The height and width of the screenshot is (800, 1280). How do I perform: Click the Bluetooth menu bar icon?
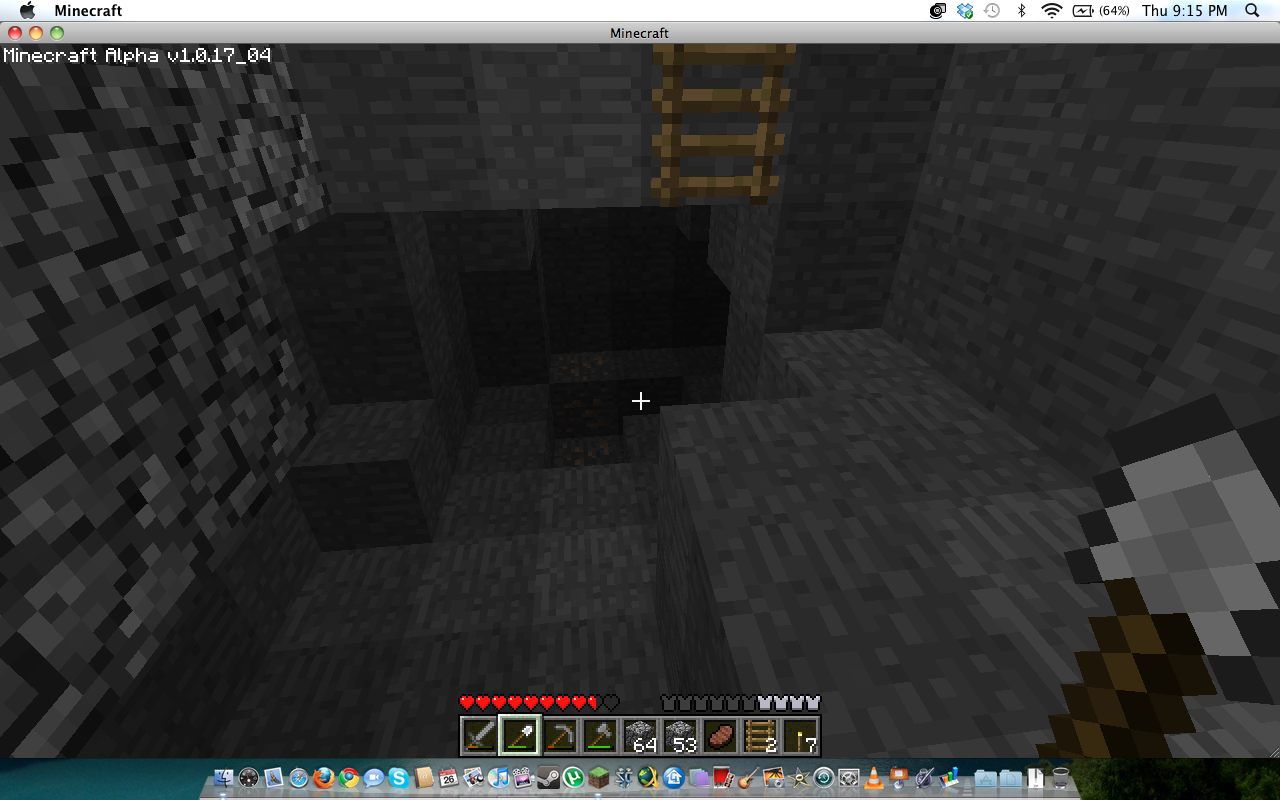coord(1022,11)
